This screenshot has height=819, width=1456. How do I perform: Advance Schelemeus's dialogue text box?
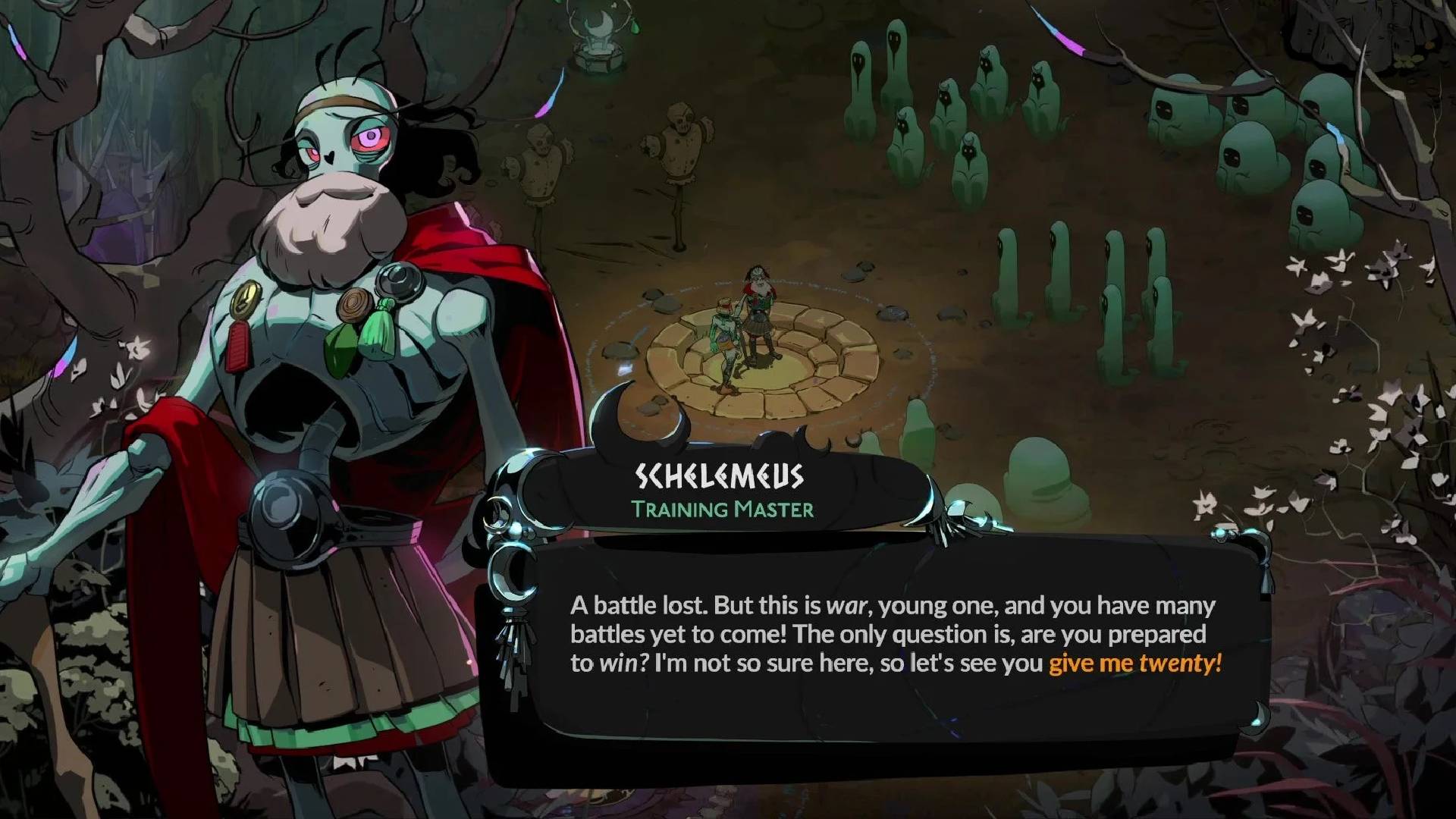point(895,635)
